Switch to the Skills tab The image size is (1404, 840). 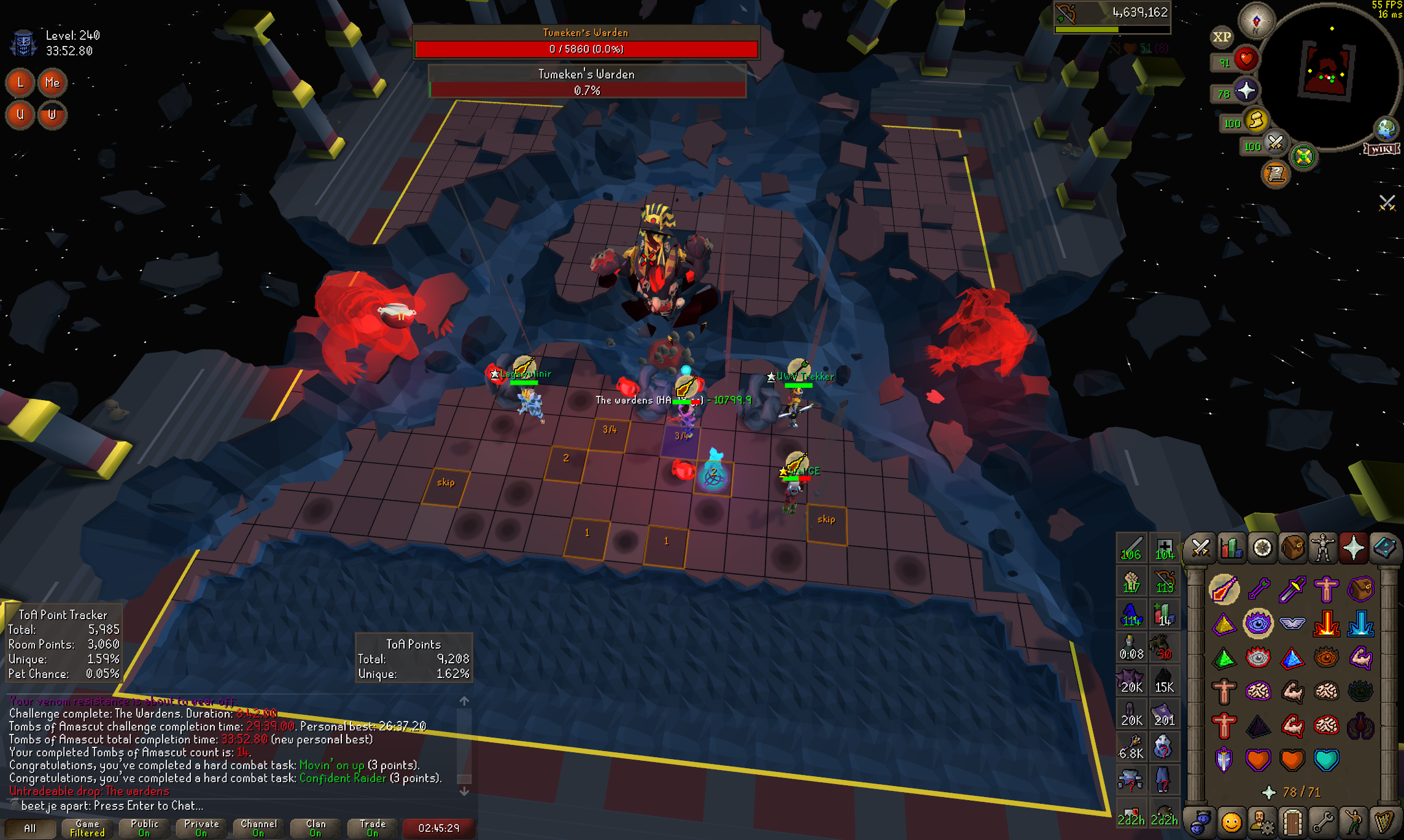point(1231,547)
